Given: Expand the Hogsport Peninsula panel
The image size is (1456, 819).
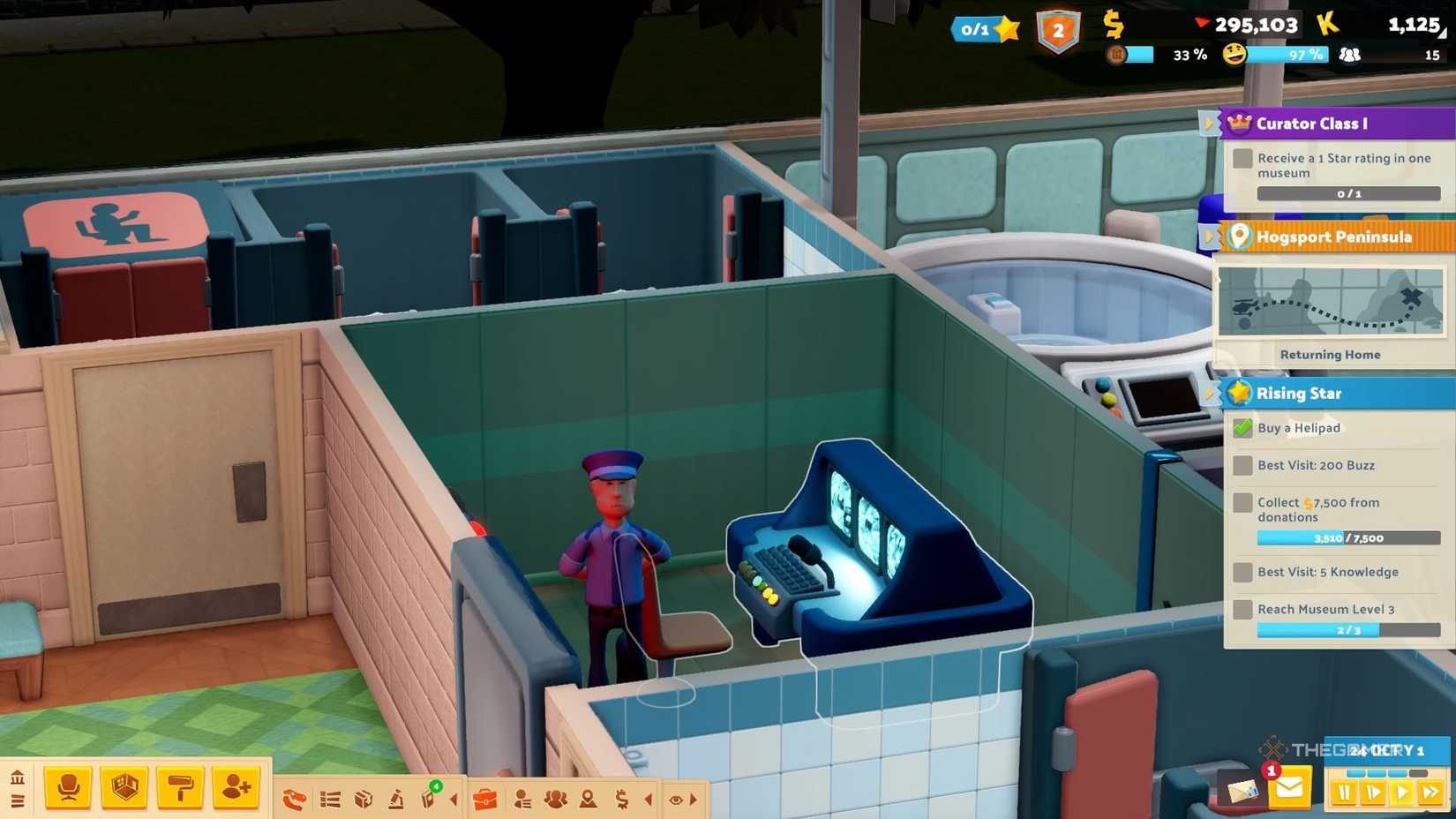Looking at the screenshot, I should [1210, 237].
